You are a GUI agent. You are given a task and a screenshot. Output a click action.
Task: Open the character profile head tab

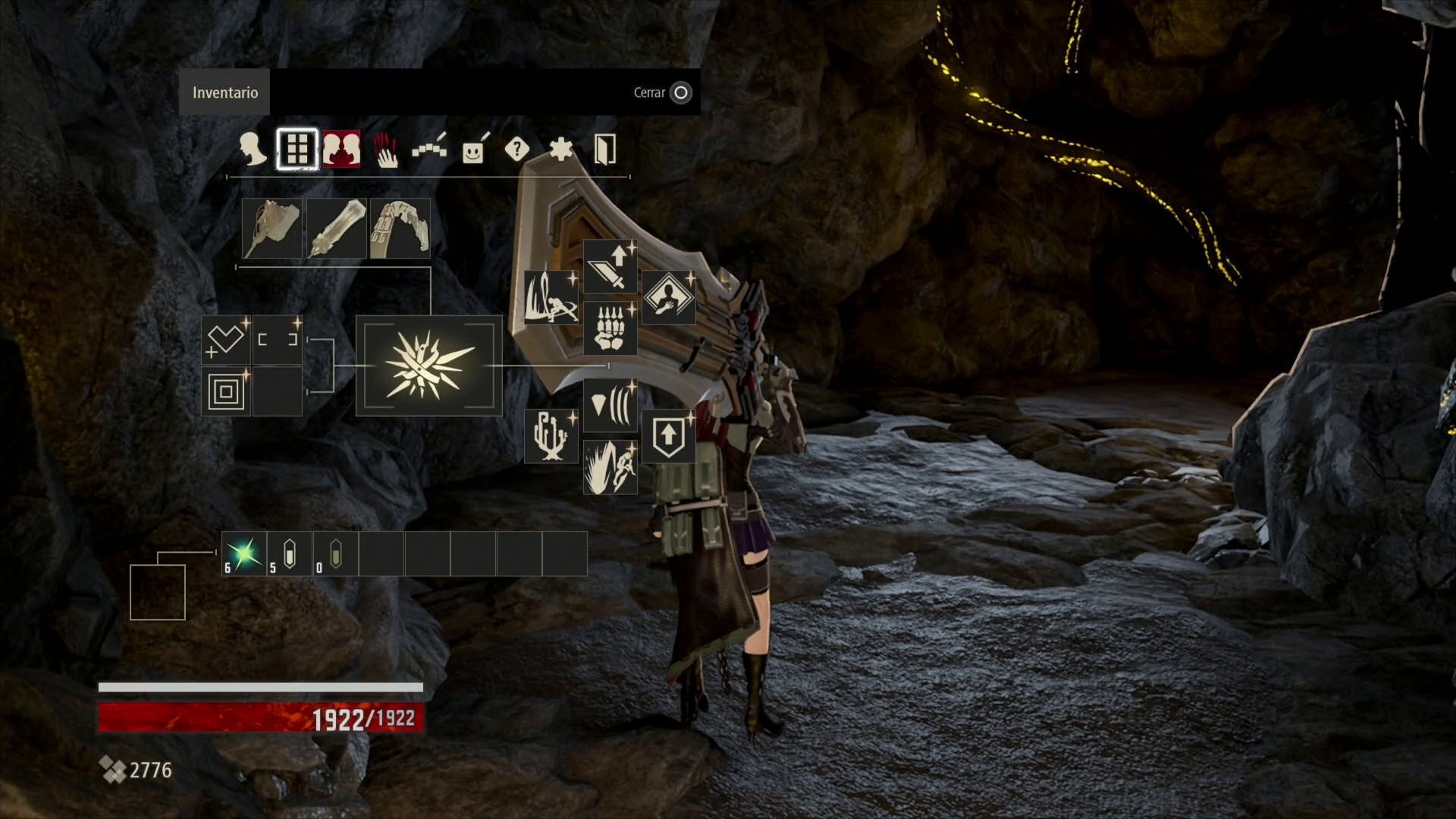pos(252,149)
